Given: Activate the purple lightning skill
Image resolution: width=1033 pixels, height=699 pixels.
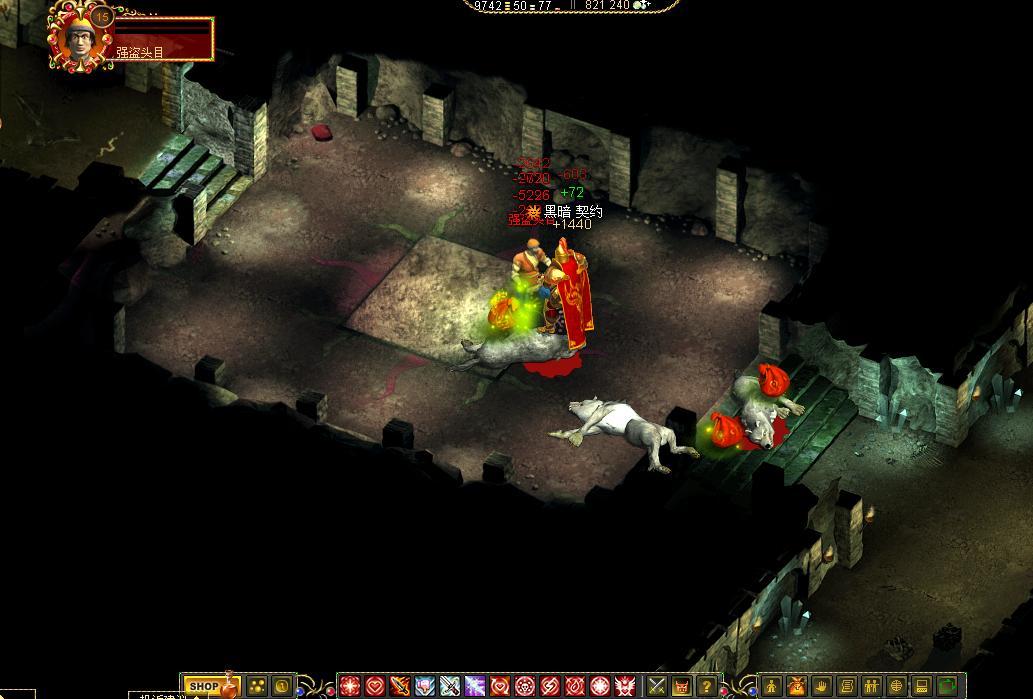Looking at the screenshot, I should (475, 686).
